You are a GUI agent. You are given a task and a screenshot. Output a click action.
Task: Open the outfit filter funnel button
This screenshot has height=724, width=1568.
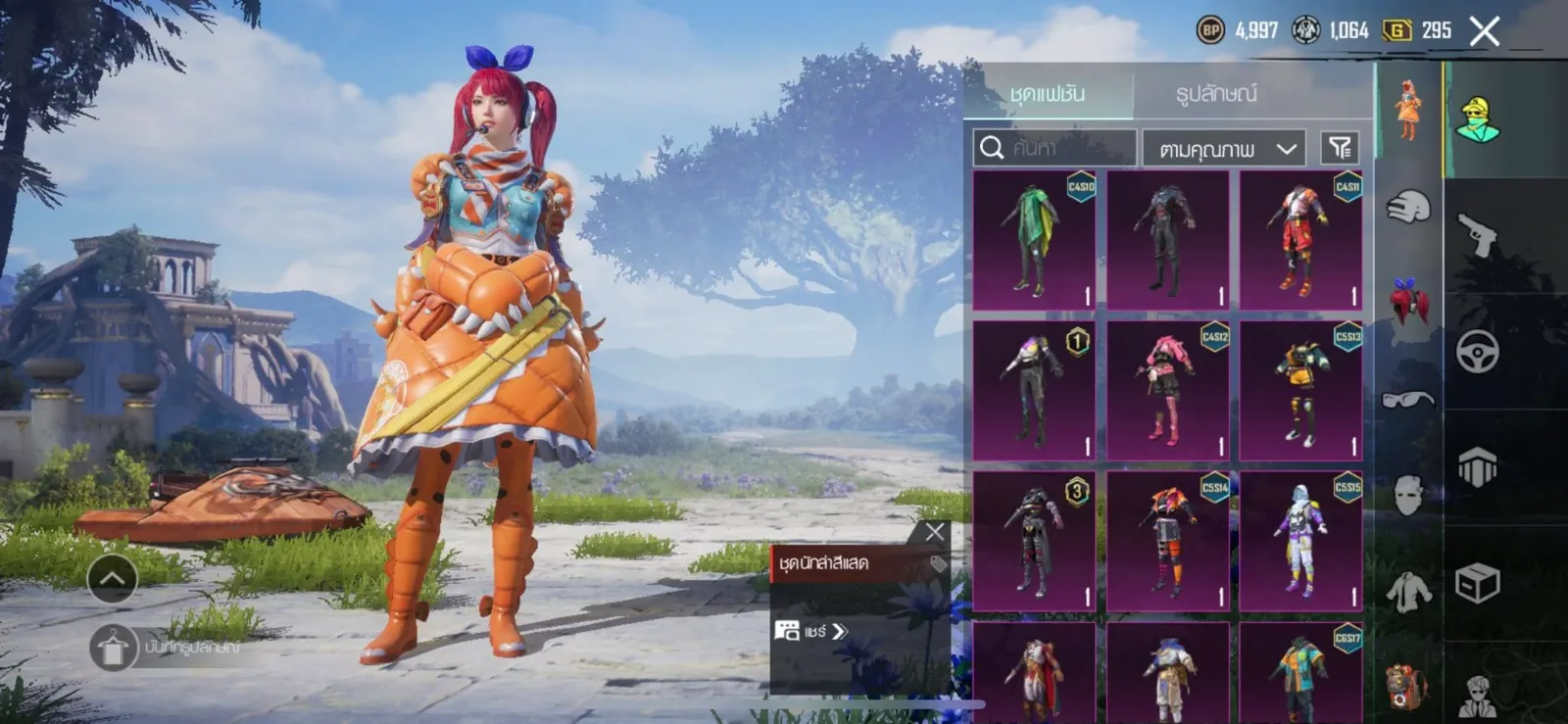pos(1339,148)
